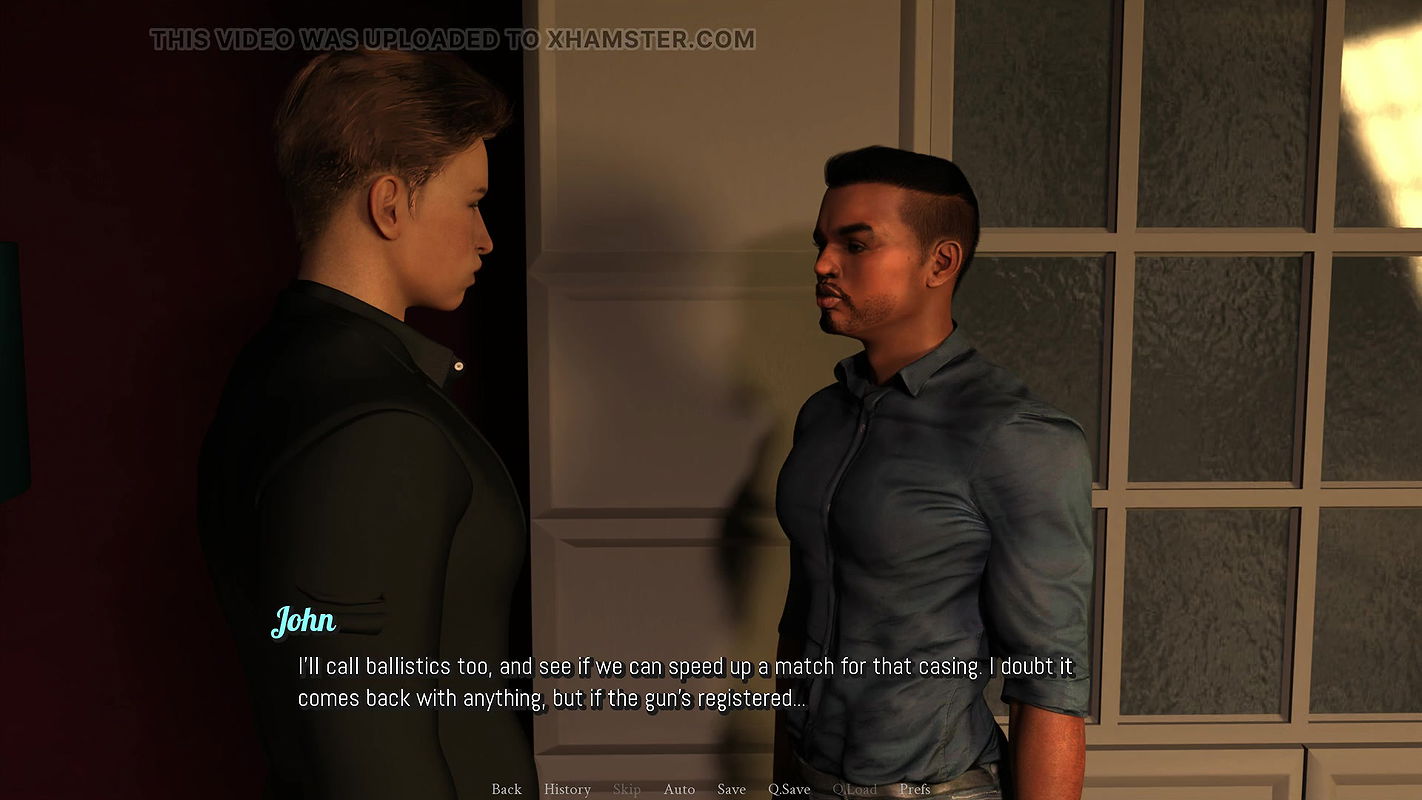
Task: Activate Skip to fast-forward seen text
Action: pos(627,789)
